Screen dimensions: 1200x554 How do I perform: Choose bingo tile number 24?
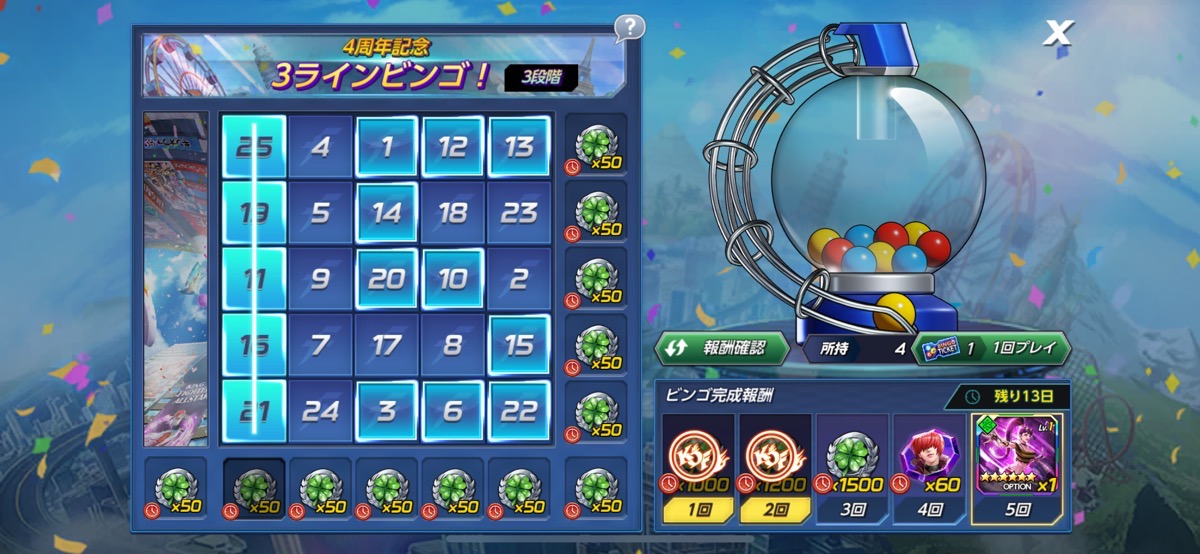pyautogui.click(x=320, y=411)
